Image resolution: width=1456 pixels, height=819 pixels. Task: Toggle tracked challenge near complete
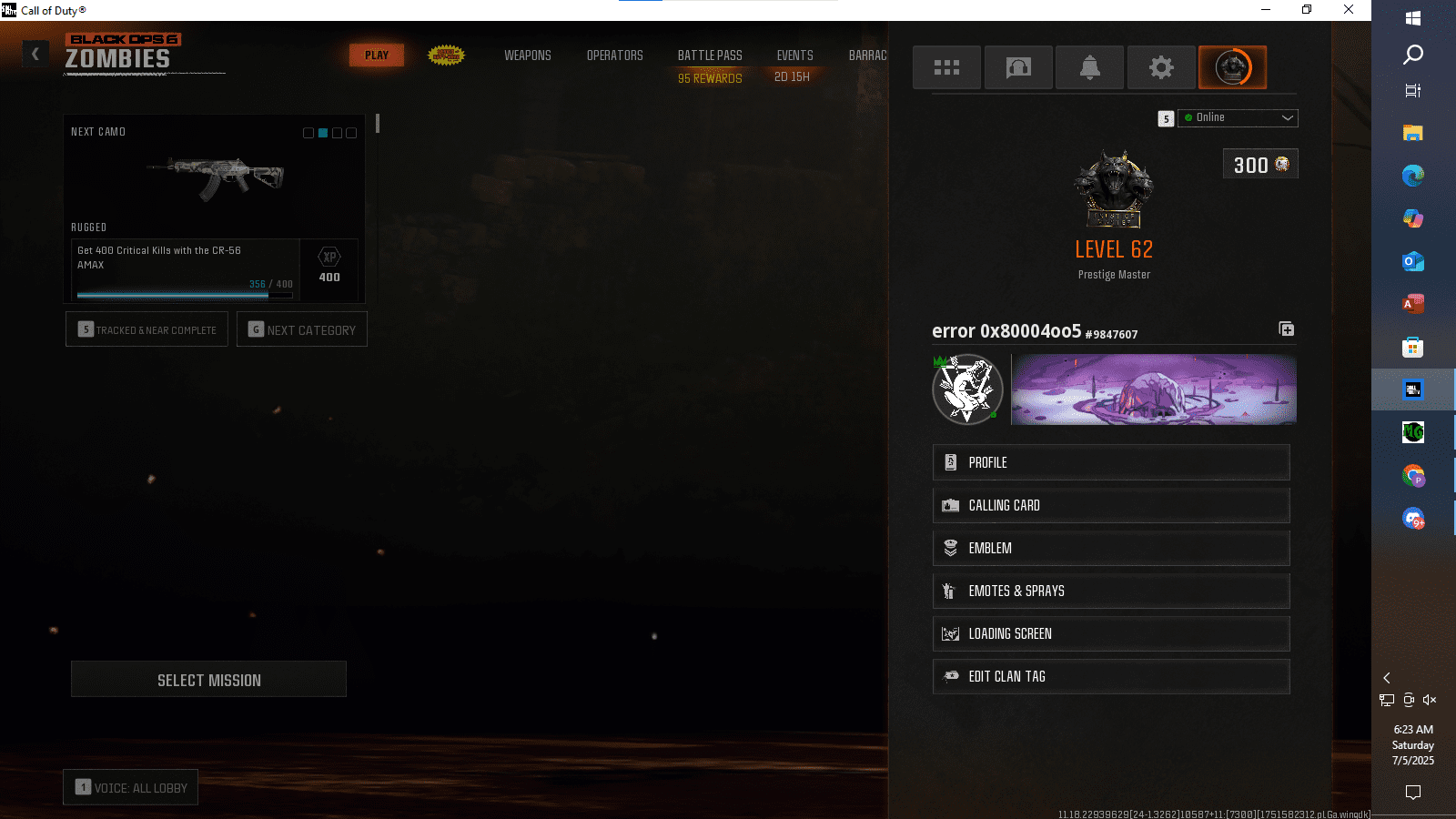[x=146, y=329]
